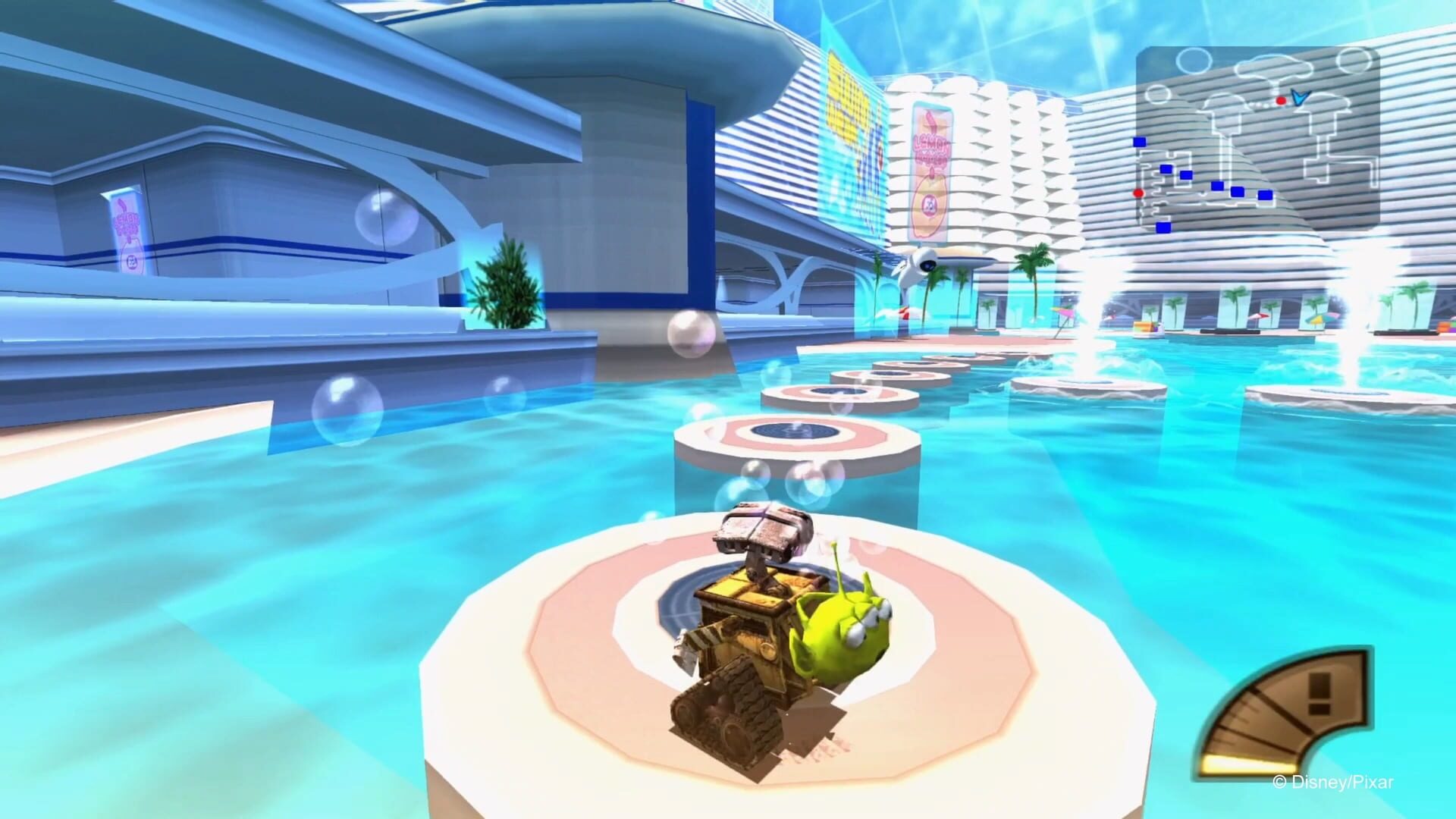1456x819 pixels.
Task: Click the bottom-left red dot on the minimap
Action: tap(1139, 194)
